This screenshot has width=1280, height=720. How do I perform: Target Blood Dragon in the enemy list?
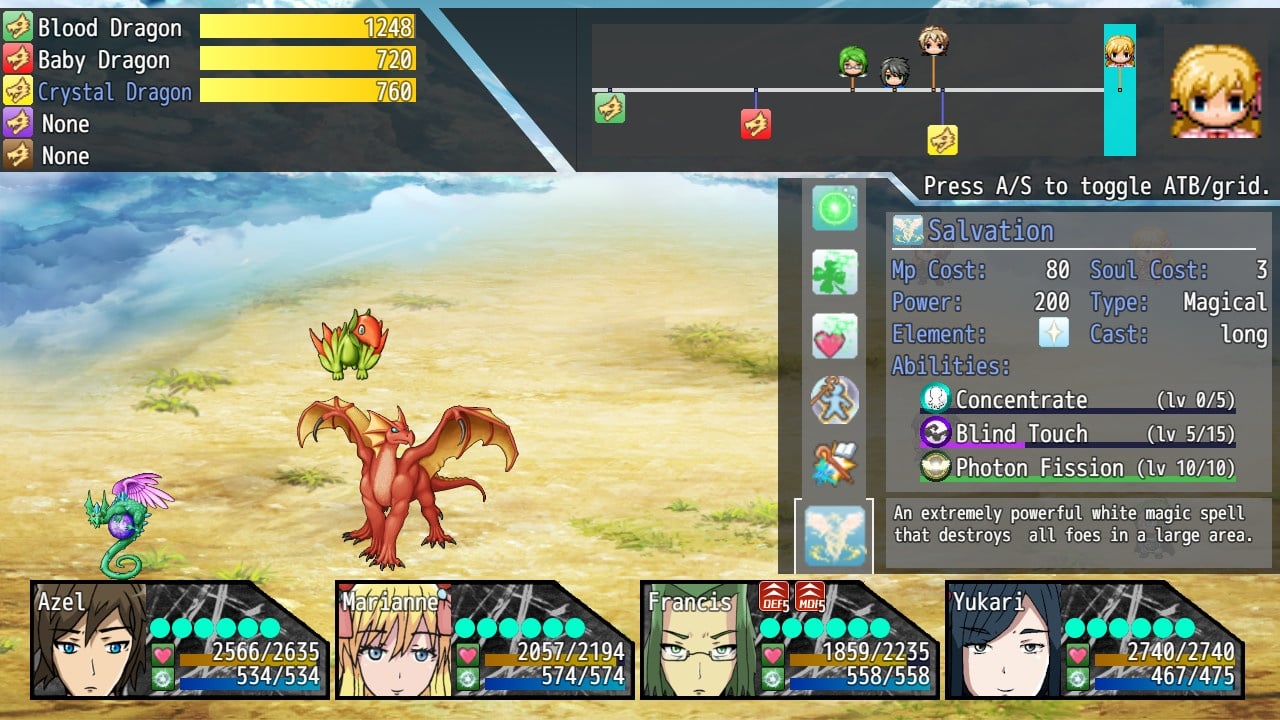click(110, 28)
